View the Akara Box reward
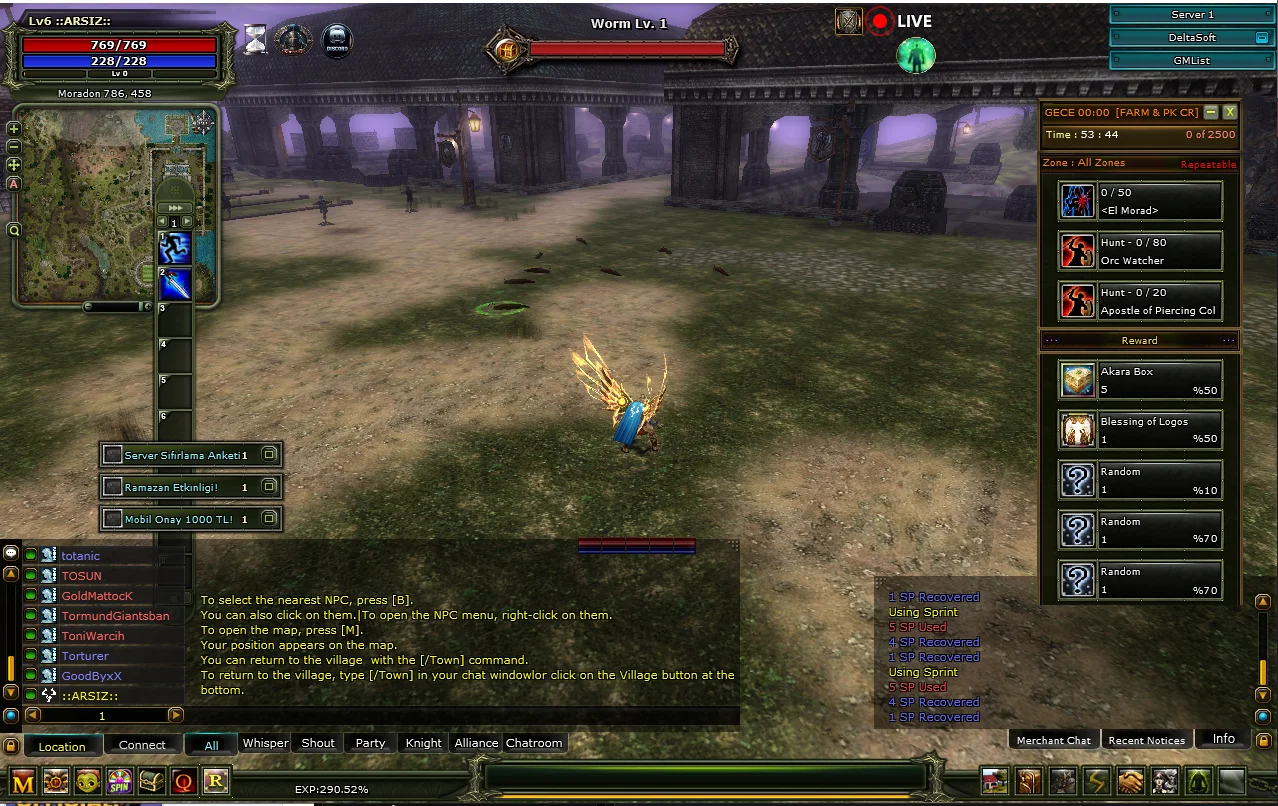This screenshot has width=1278, height=806. click(1140, 380)
